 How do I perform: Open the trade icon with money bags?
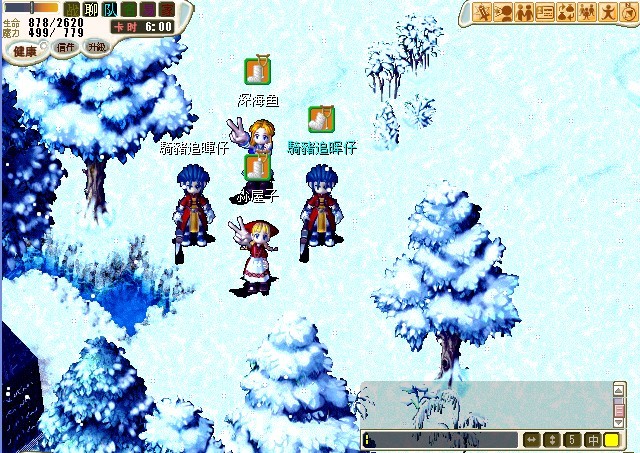pos(566,12)
